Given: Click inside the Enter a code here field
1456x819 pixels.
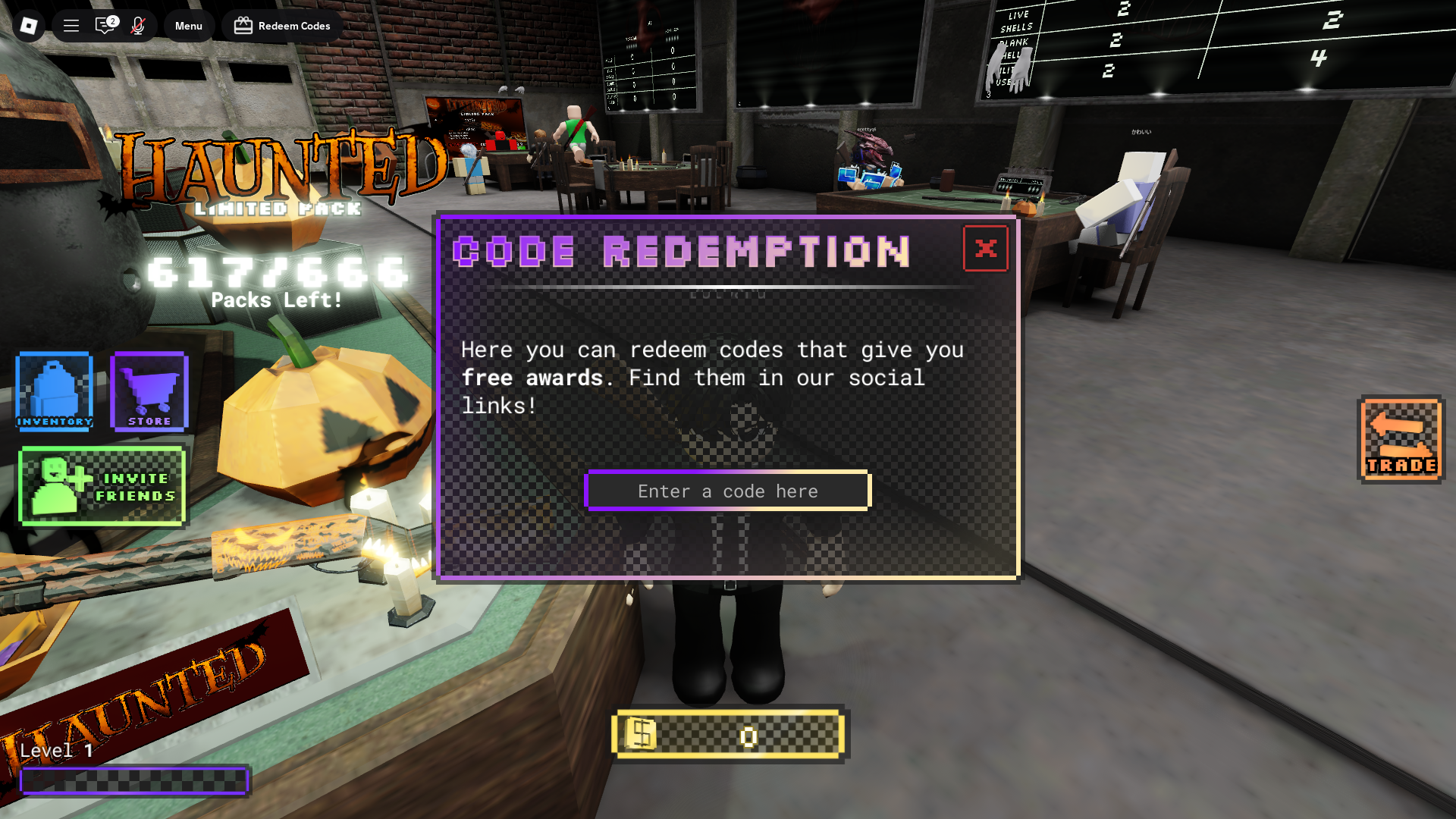Looking at the screenshot, I should coord(727,491).
